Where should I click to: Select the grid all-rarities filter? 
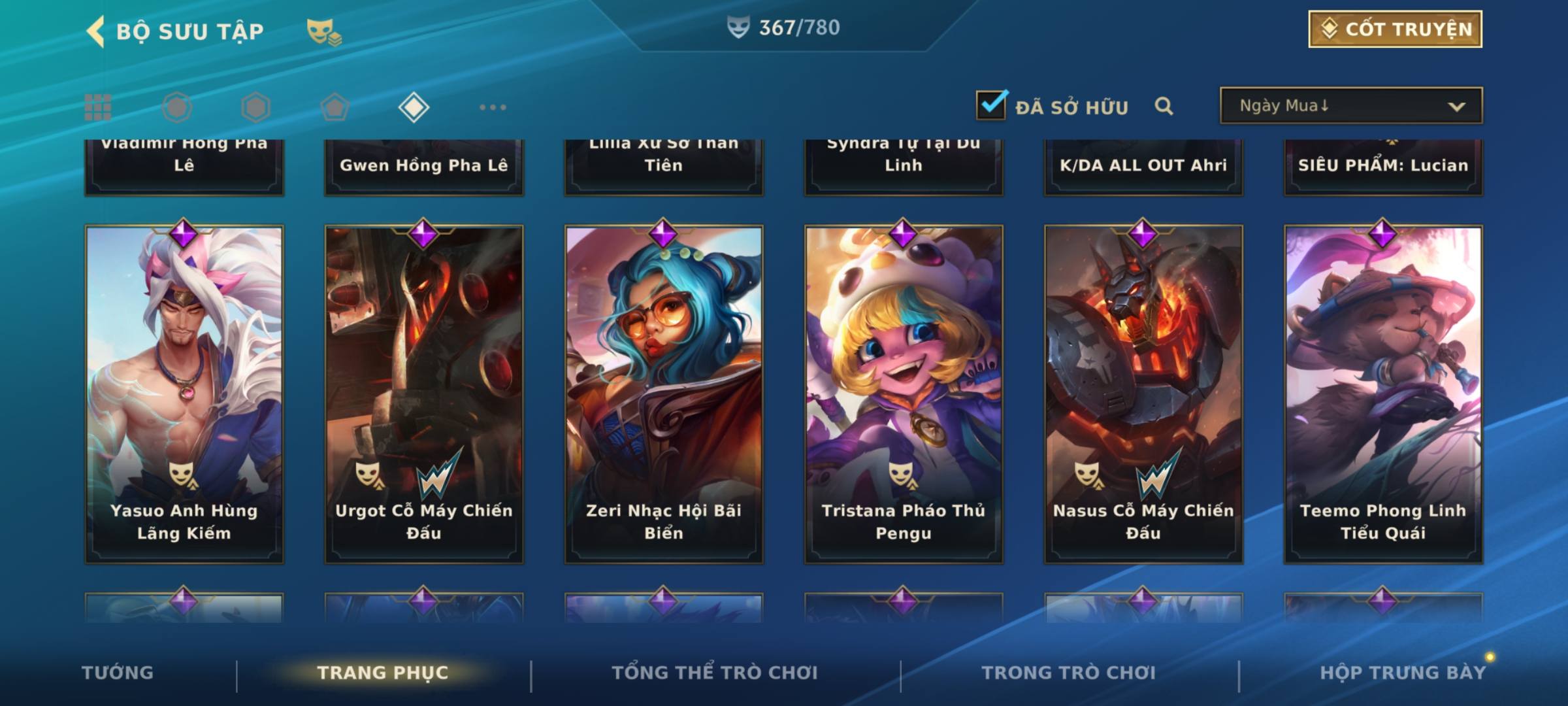[98, 107]
